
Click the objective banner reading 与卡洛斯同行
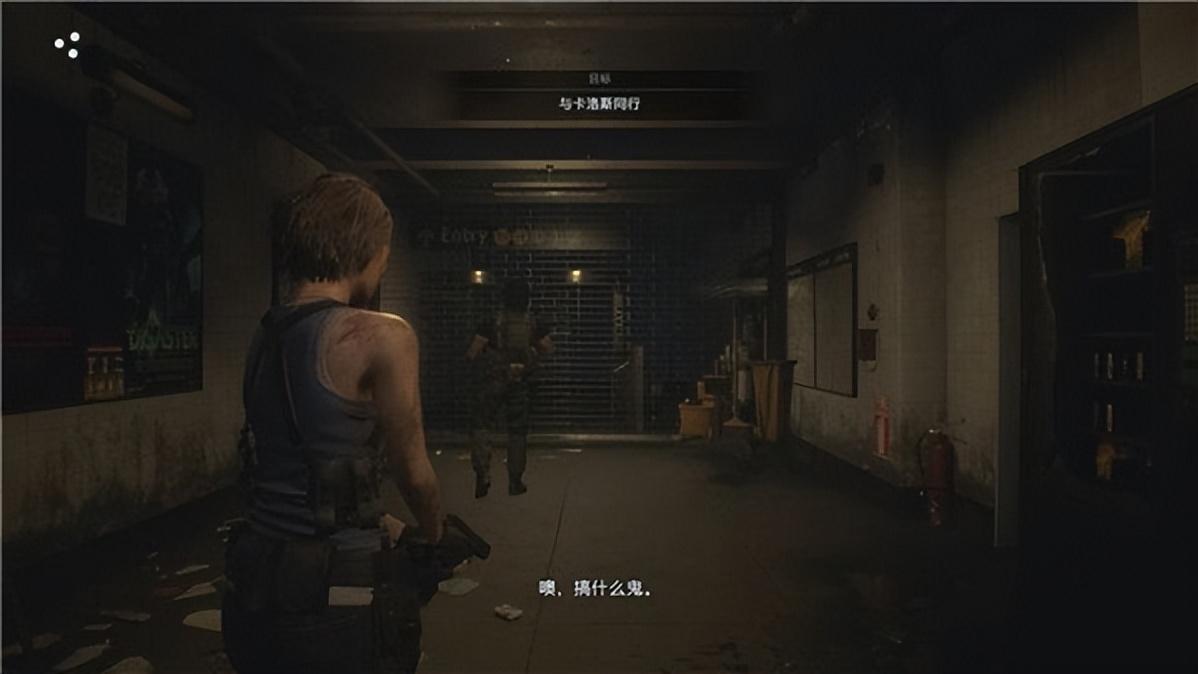[599, 103]
